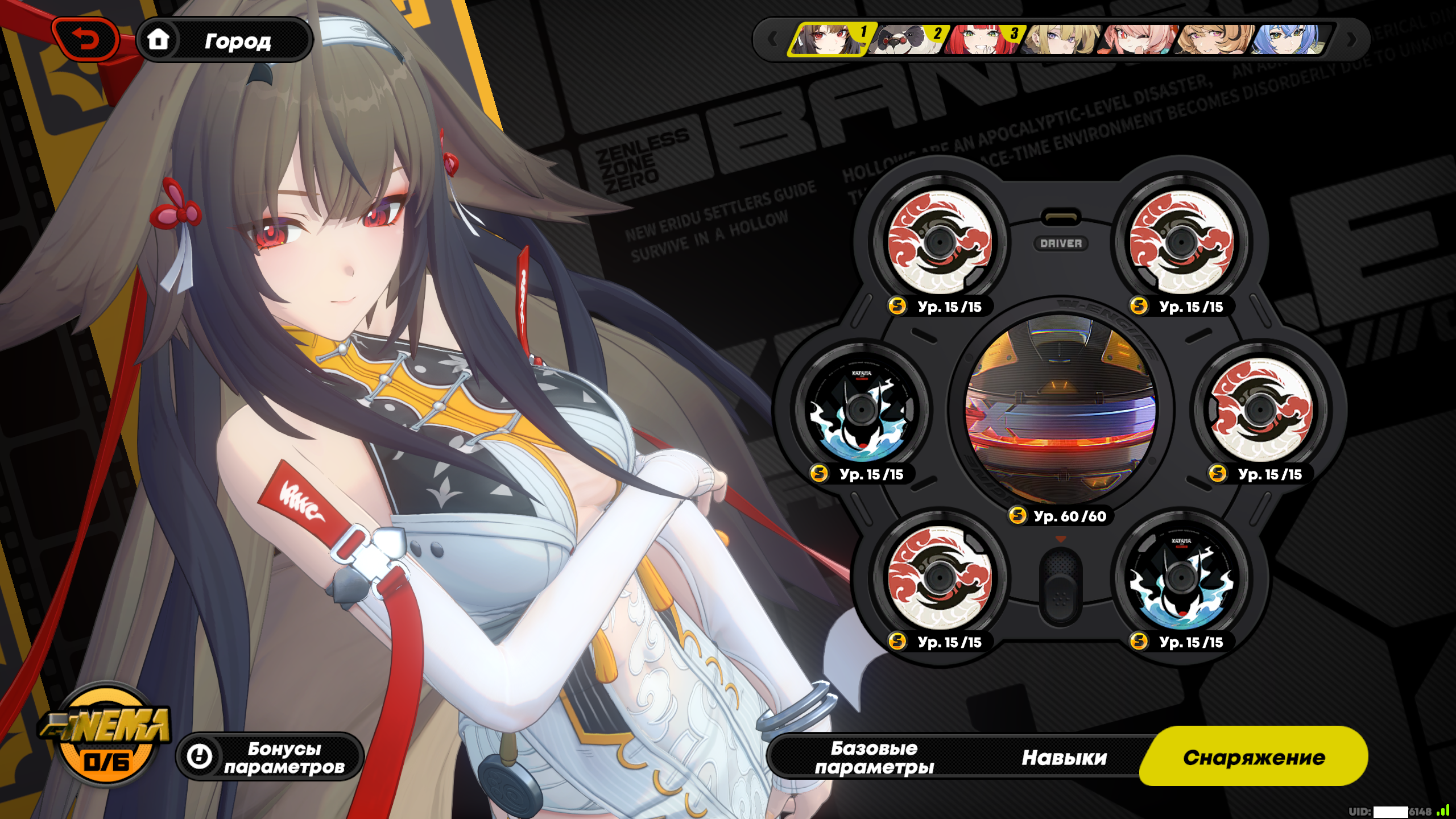Open the W-Engine slot at level 60/60
Viewport: 1456px width, 819px height.
pyautogui.click(x=1060, y=409)
